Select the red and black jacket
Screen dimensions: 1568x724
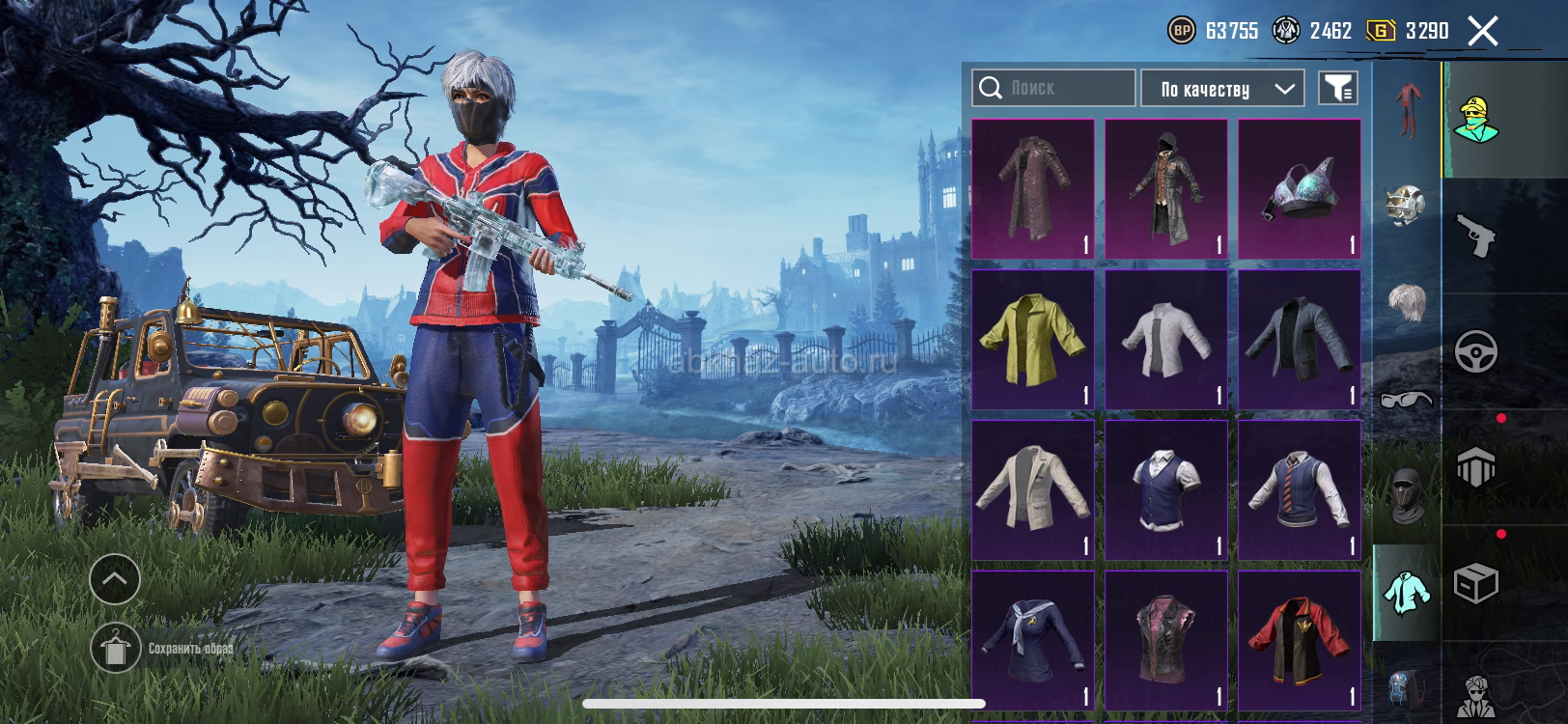pyautogui.click(x=1300, y=640)
